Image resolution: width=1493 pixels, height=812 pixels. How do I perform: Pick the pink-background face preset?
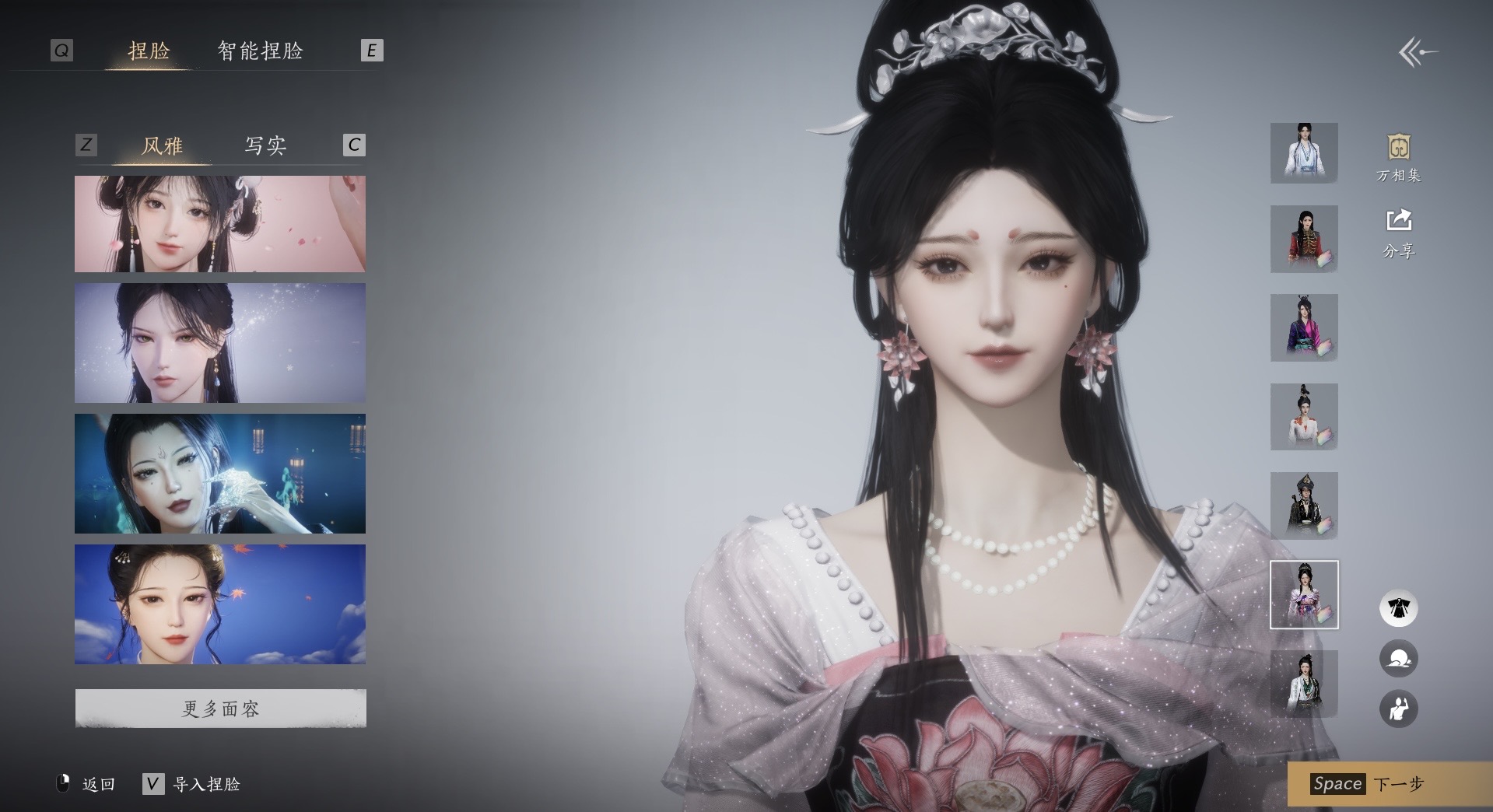click(x=220, y=224)
